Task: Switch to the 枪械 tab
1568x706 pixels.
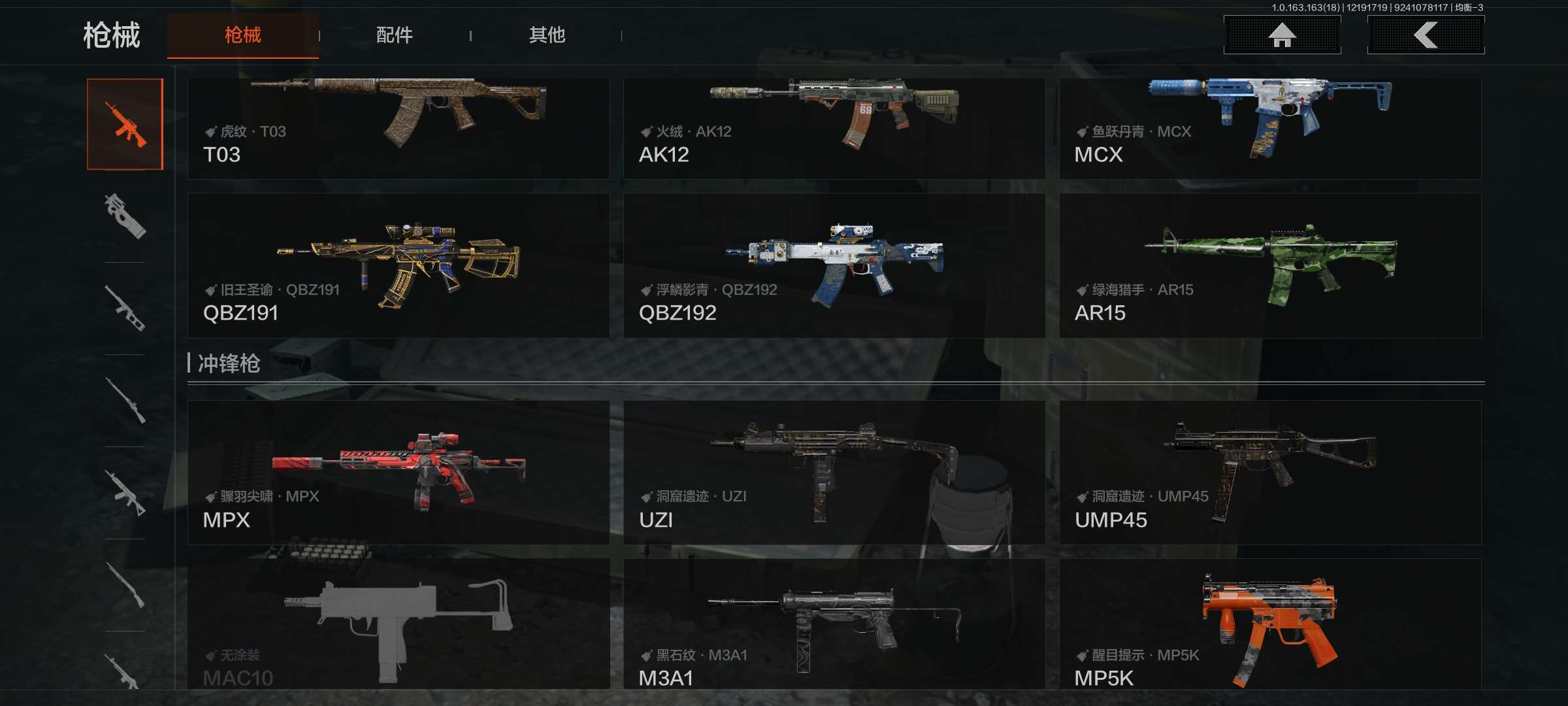Action: click(x=242, y=35)
